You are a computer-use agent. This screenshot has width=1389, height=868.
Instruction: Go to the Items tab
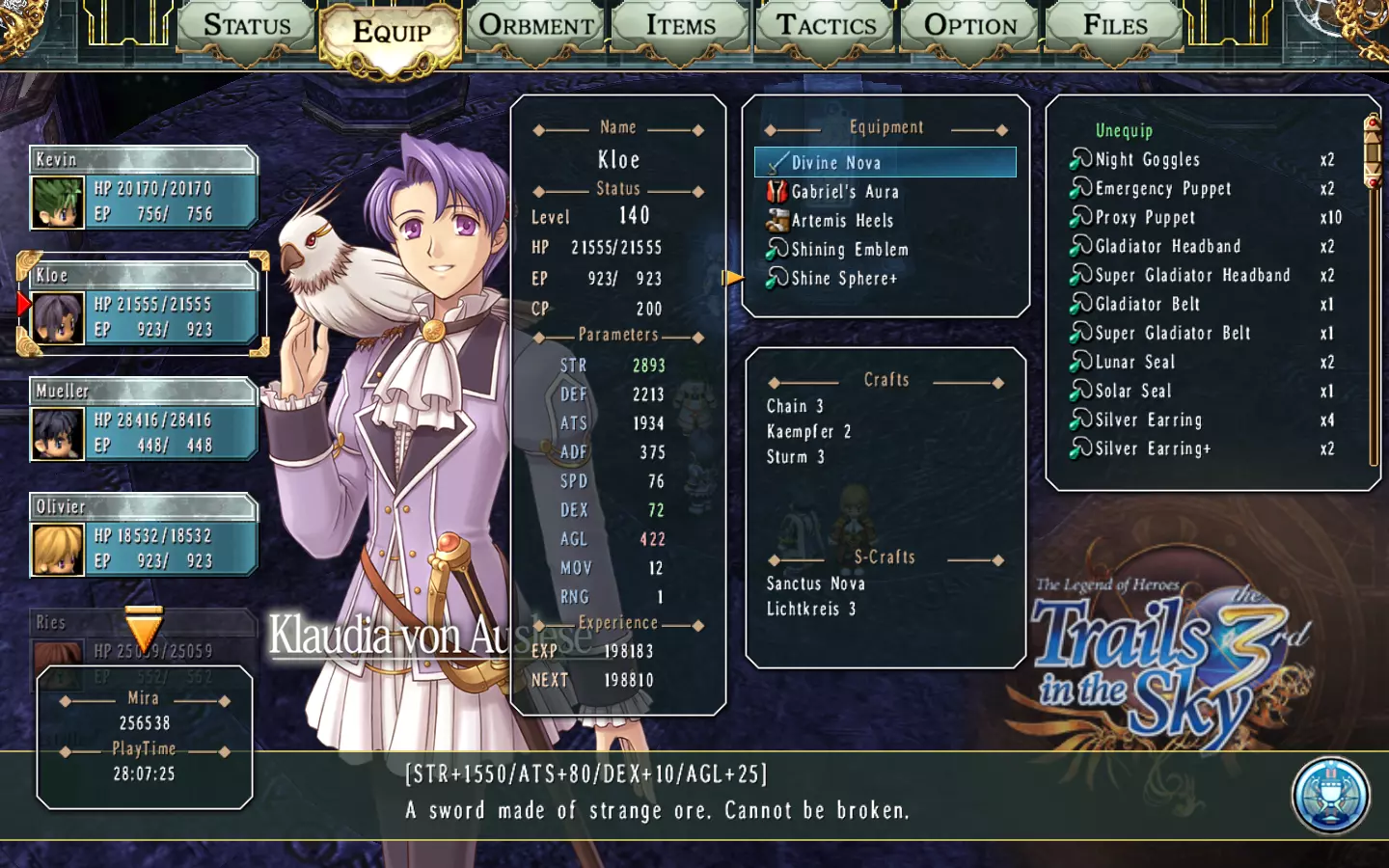point(681,27)
